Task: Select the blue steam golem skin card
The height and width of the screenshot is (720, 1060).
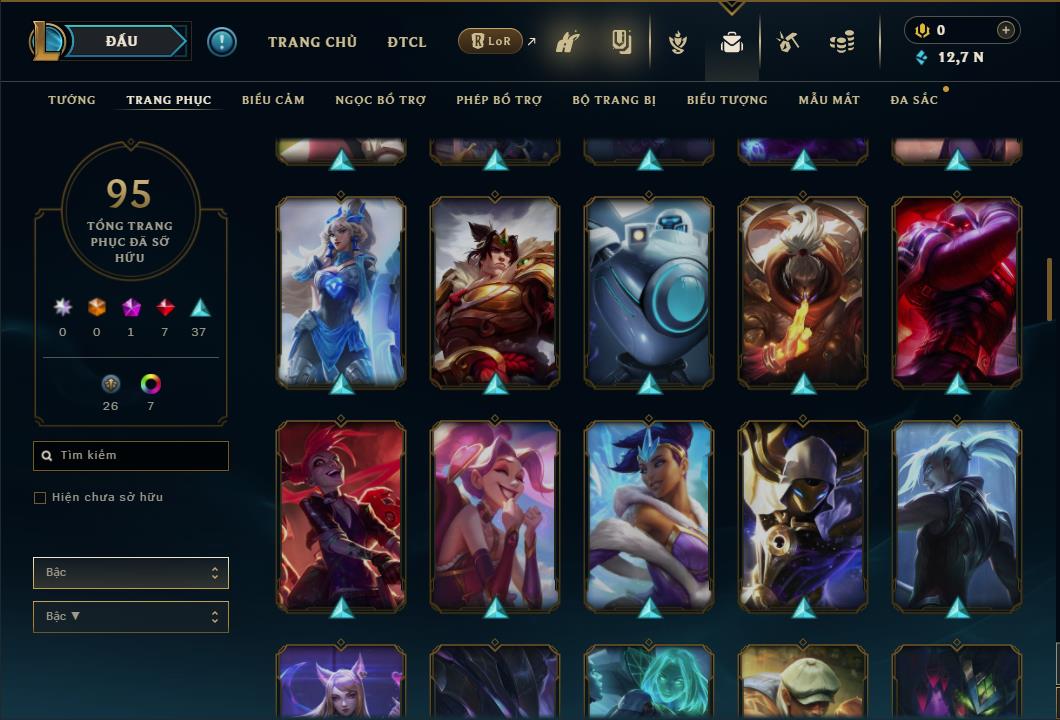Action: point(649,292)
